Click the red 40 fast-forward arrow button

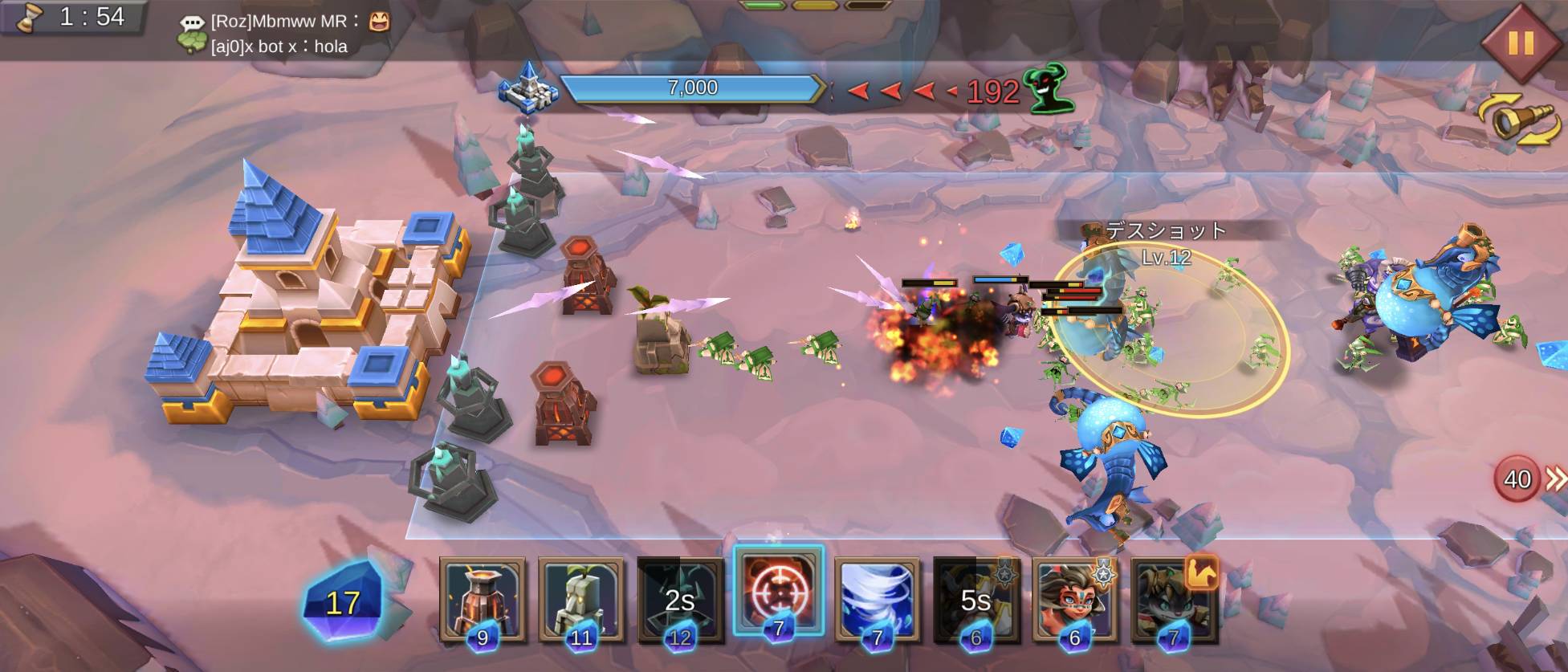pyautogui.click(x=1527, y=479)
